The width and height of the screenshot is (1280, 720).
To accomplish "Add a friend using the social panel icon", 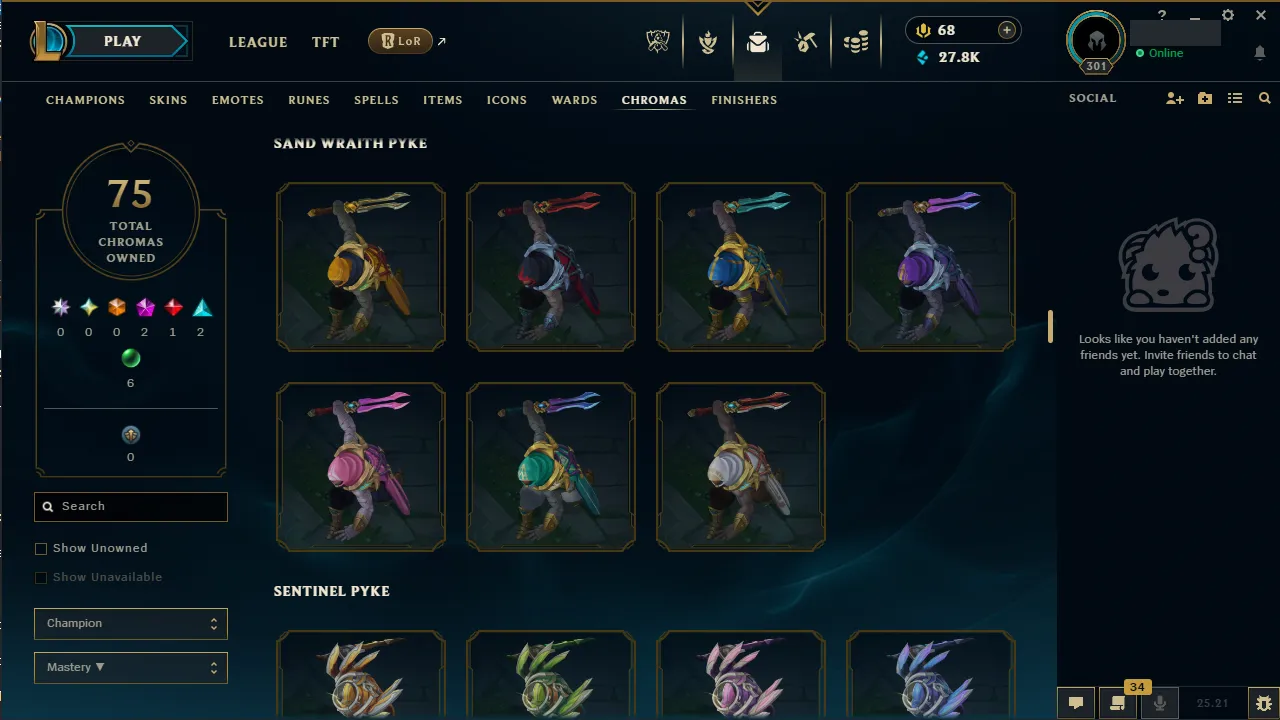I will [1174, 98].
